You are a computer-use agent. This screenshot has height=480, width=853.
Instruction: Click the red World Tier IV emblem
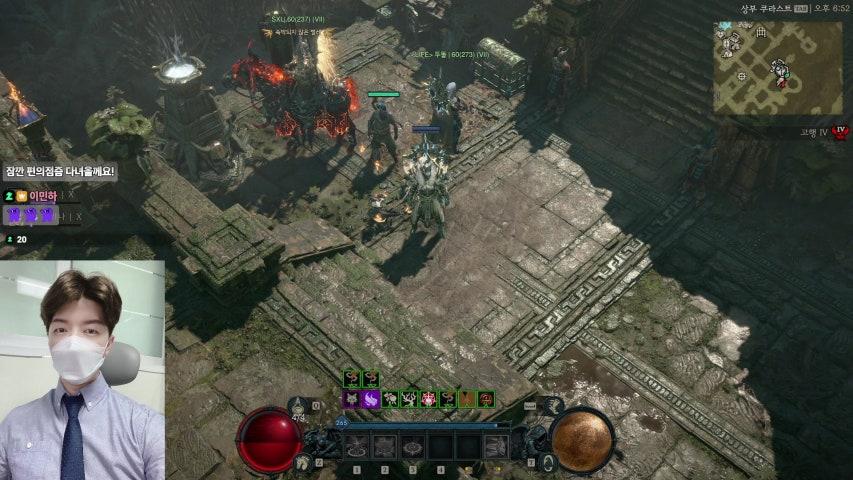pos(840,132)
